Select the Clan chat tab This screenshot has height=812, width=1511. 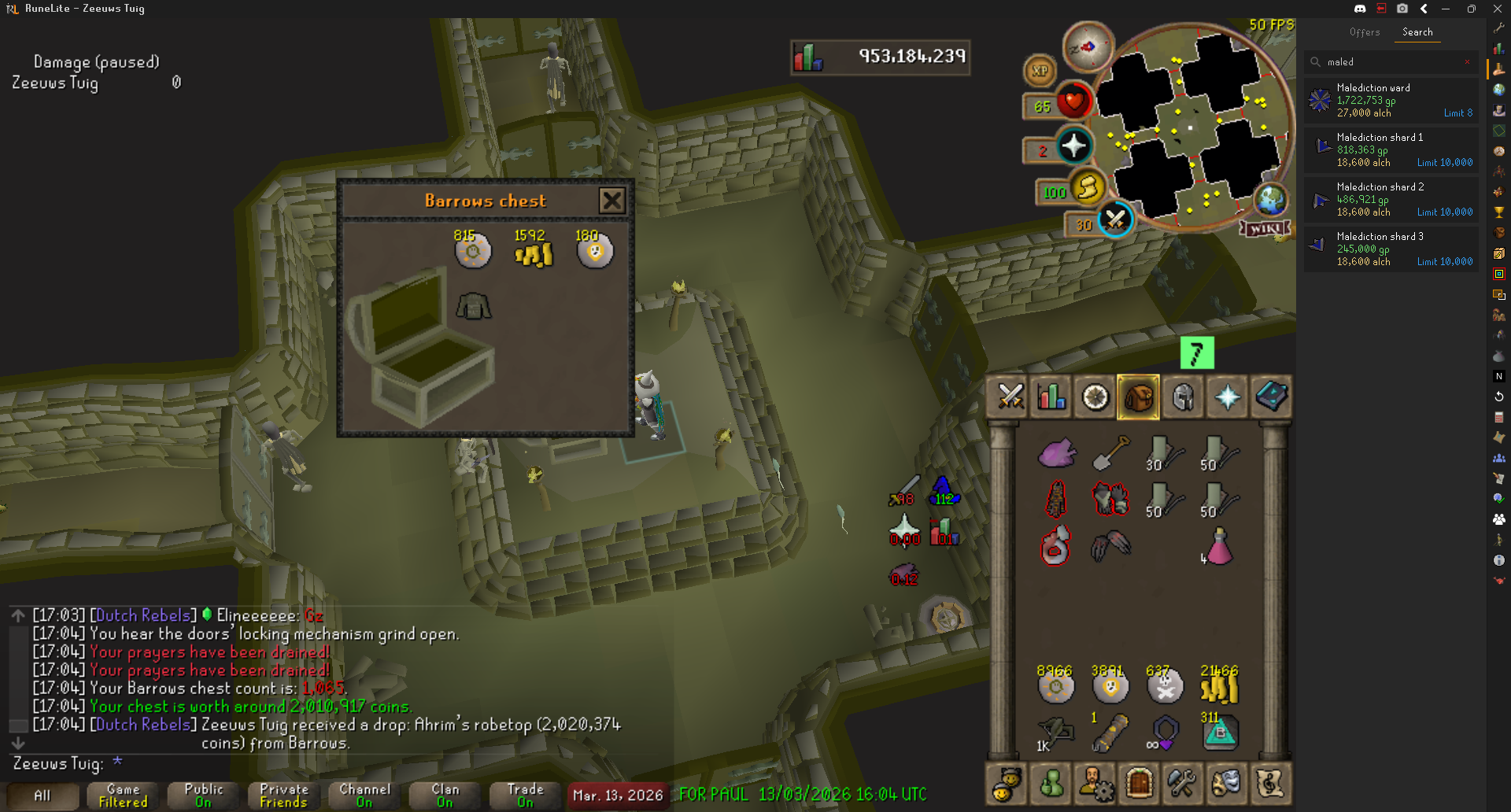point(445,795)
